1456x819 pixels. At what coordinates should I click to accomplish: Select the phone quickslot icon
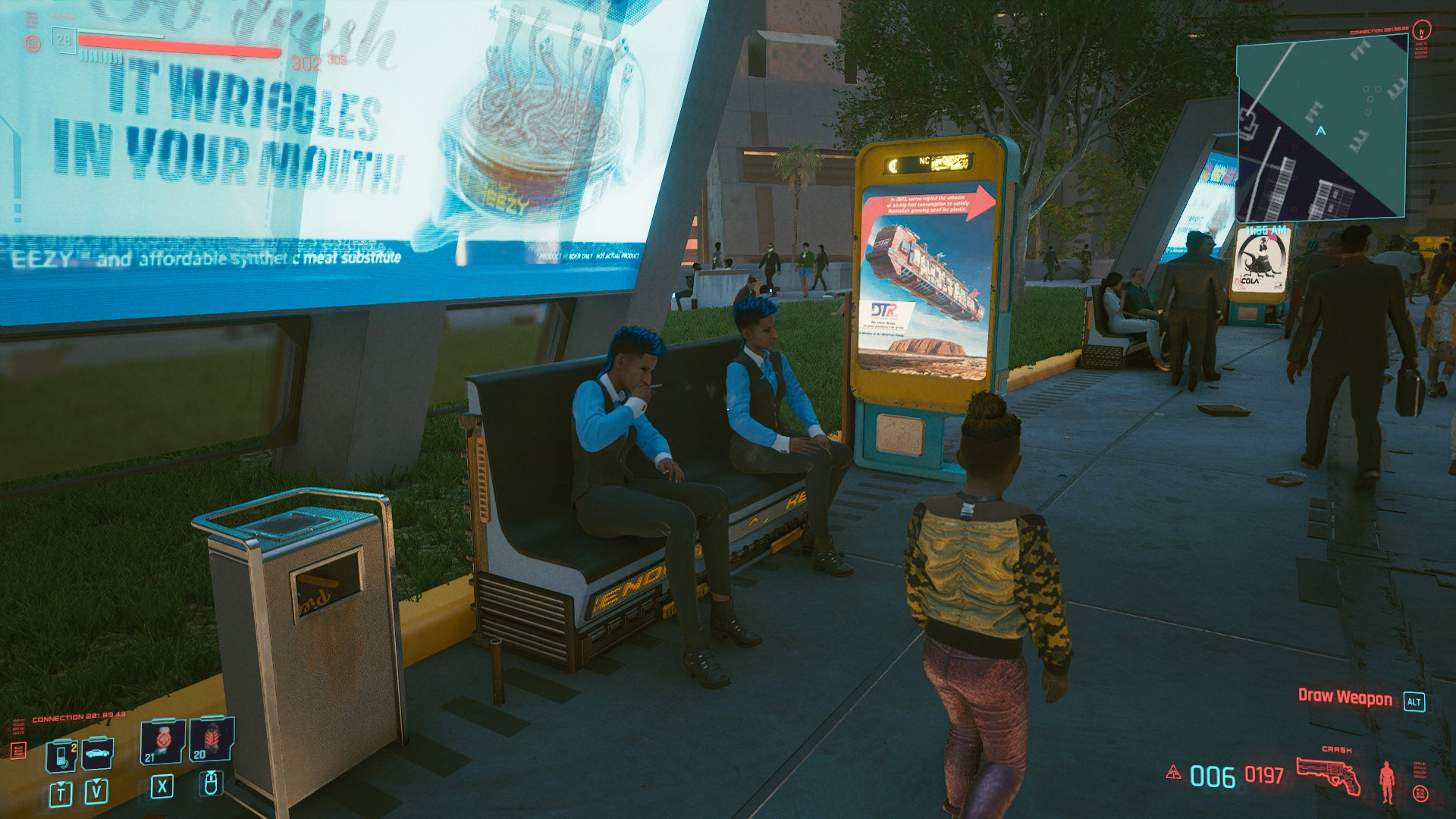point(61,755)
